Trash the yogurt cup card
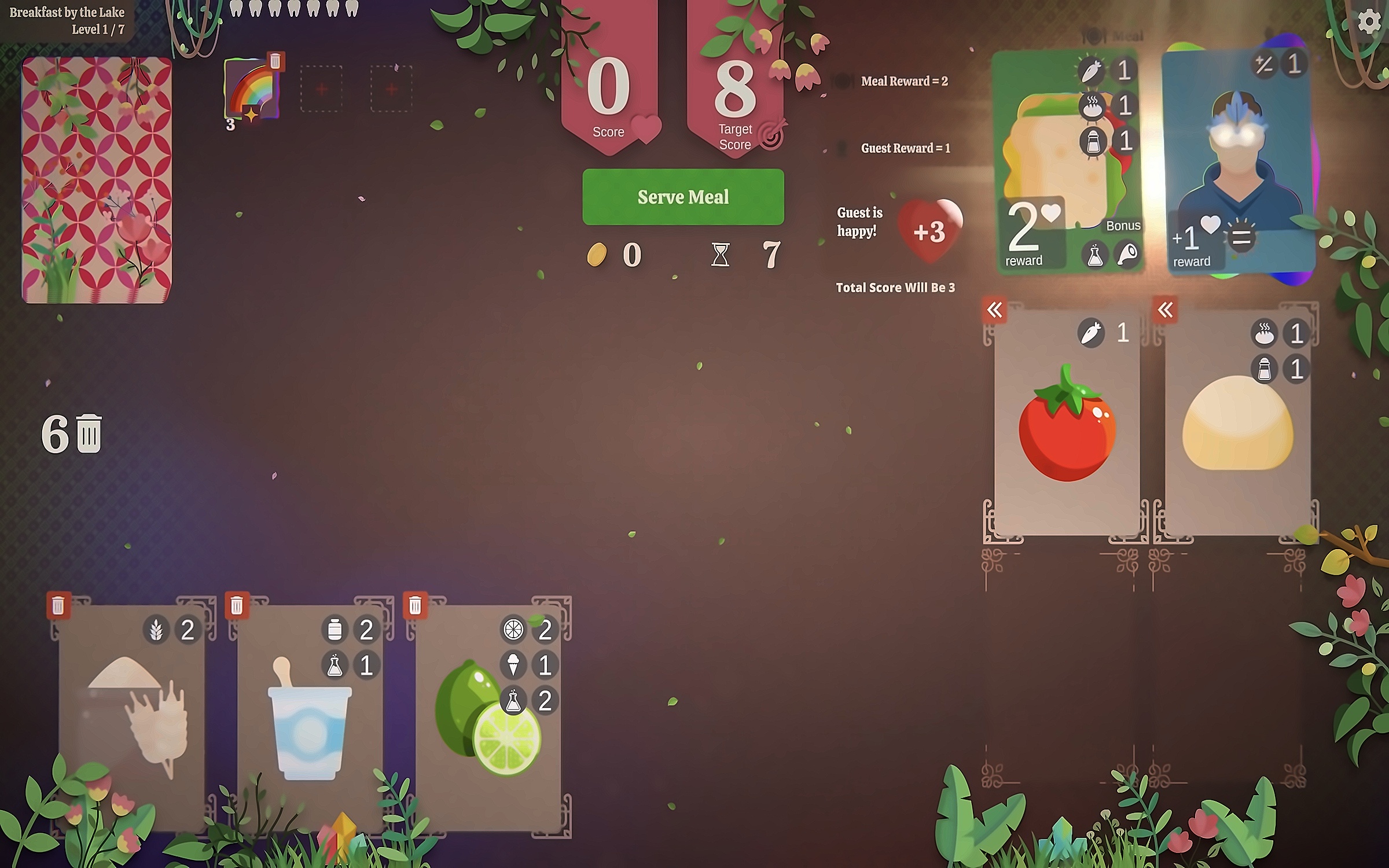Image resolution: width=1389 pixels, height=868 pixels. coord(237,606)
